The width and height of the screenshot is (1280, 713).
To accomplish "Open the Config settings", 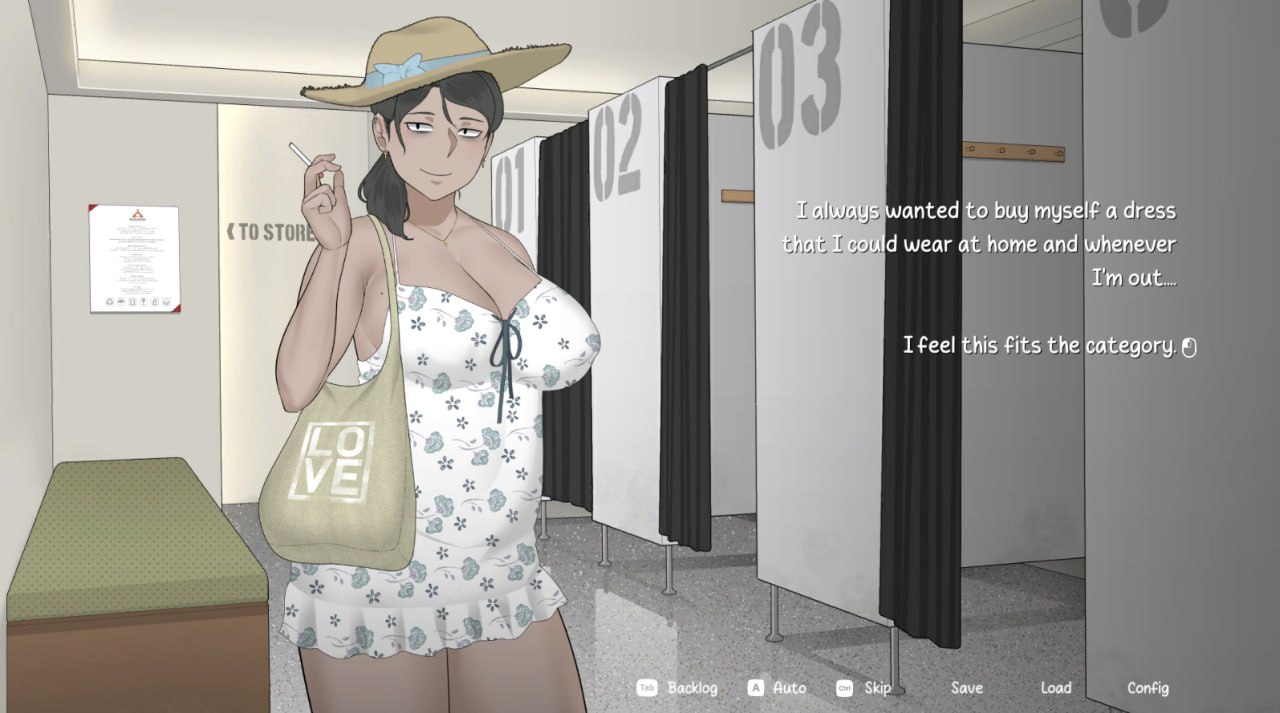I will (1147, 688).
